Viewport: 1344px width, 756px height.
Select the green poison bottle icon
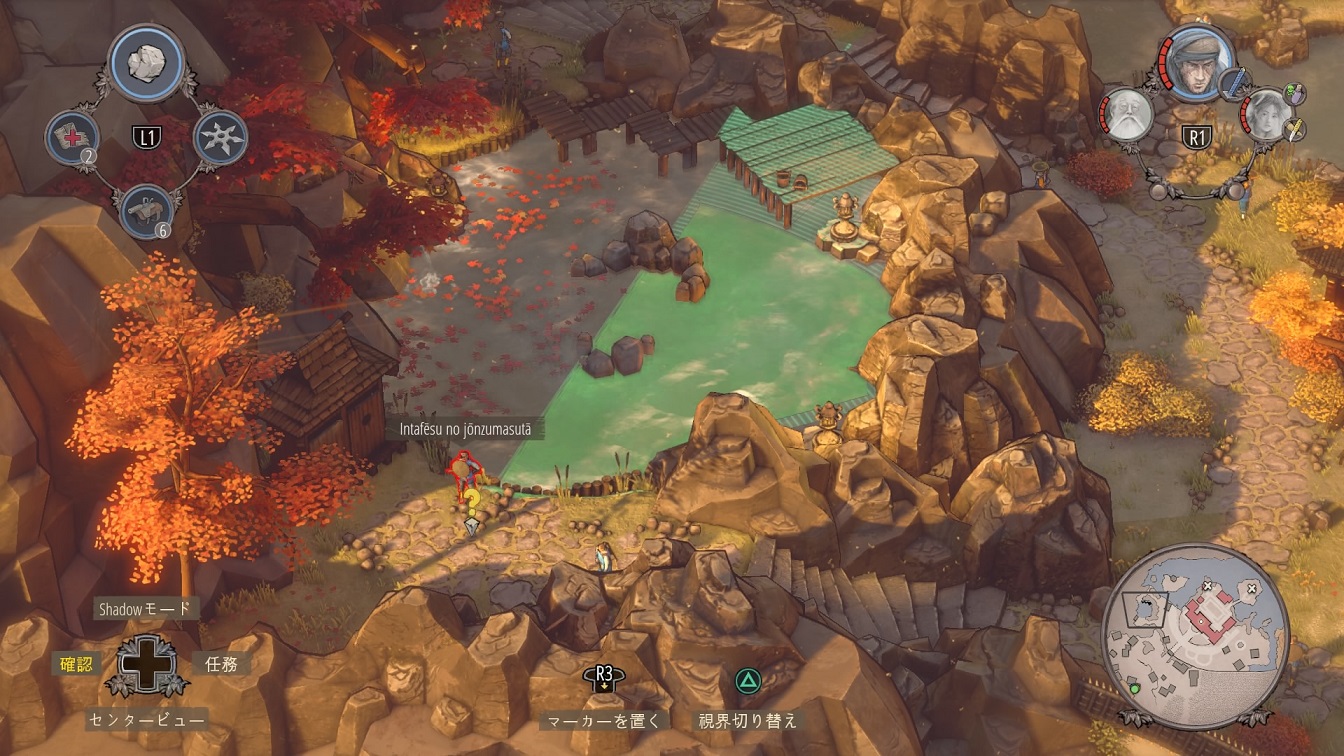[1295, 94]
